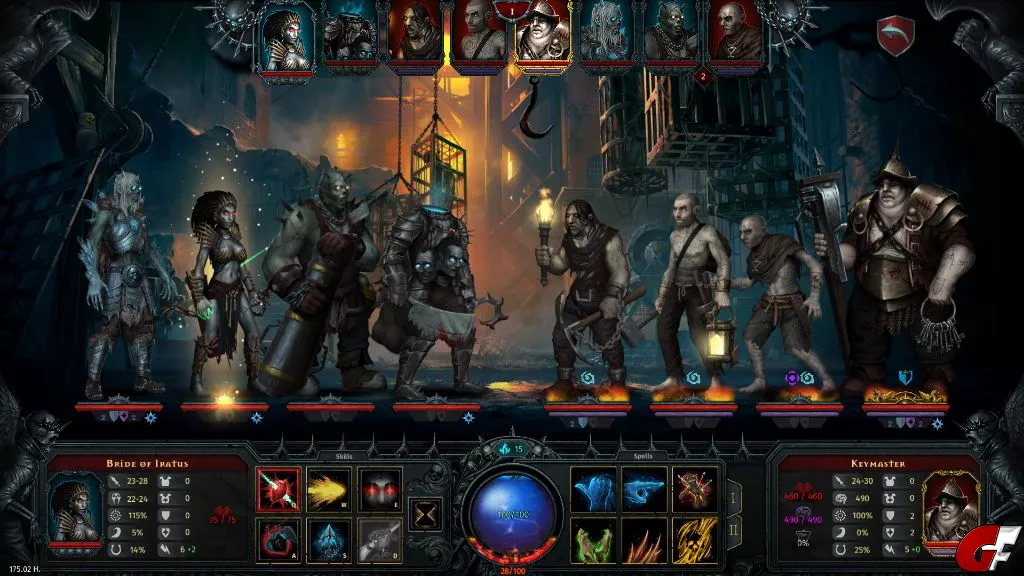1024x576 pixels.
Task: Switch to spell page I
Action: pyautogui.click(x=733, y=495)
